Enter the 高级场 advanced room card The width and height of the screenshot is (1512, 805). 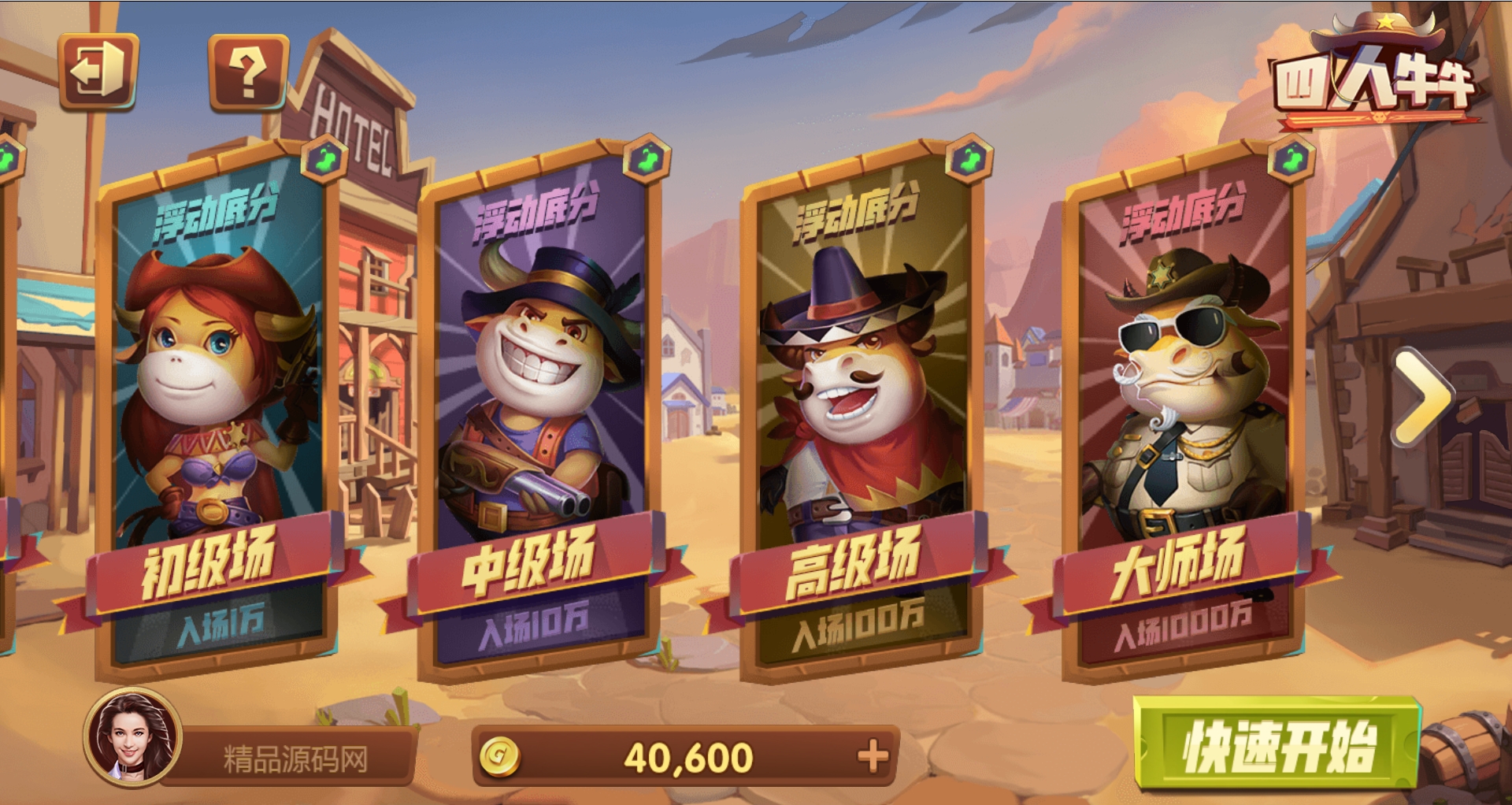[861, 410]
